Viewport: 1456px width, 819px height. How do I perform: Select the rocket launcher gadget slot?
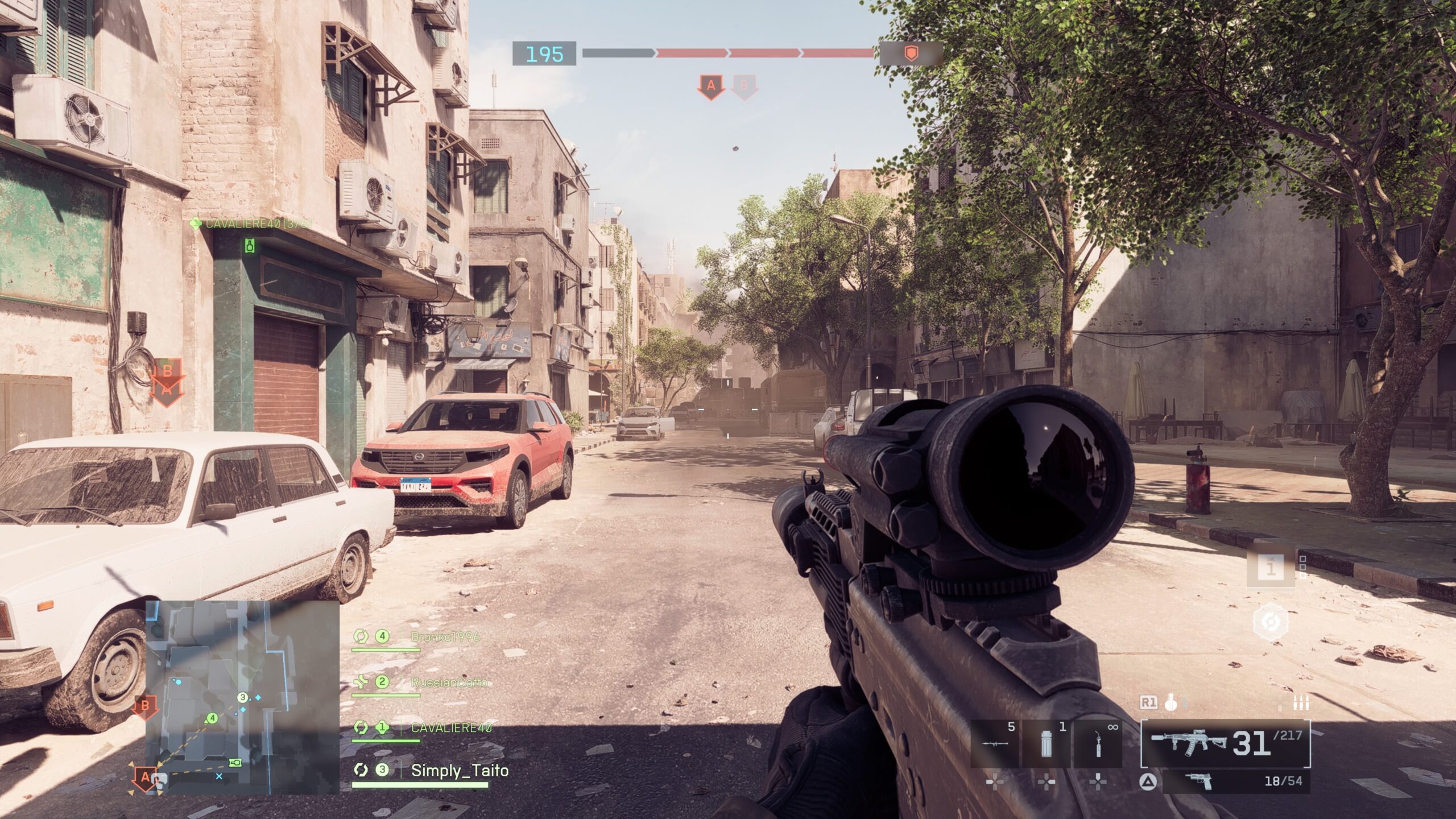click(995, 744)
